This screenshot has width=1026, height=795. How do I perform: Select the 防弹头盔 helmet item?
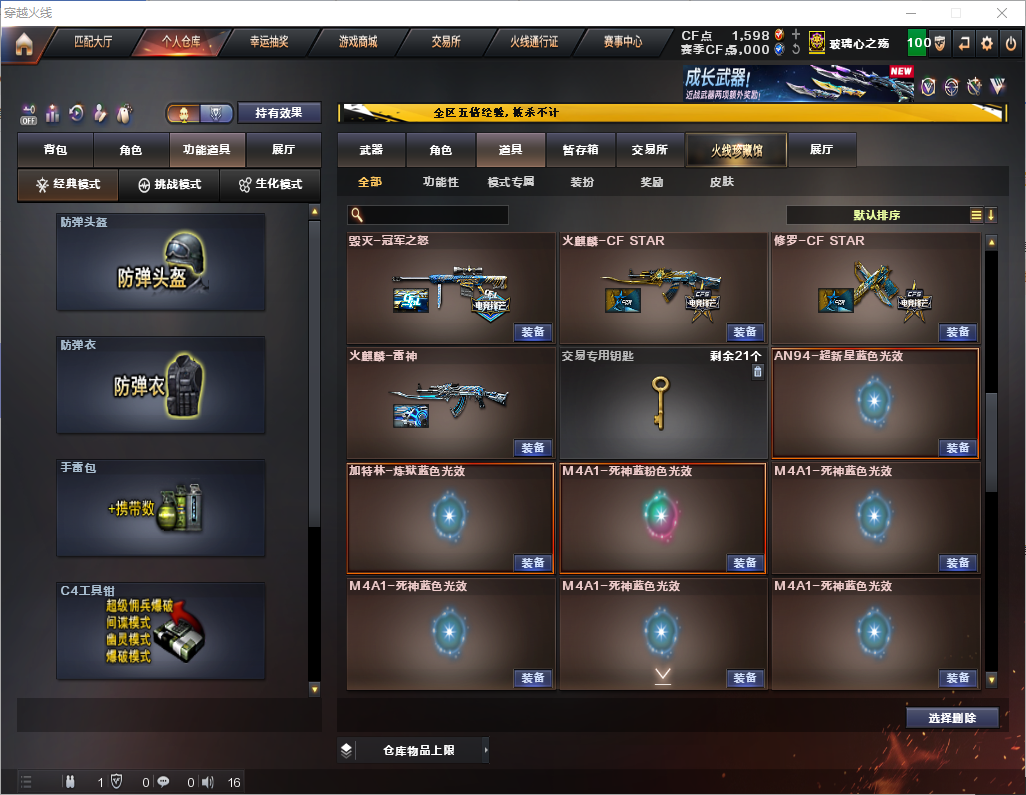(x=161, y=262)
